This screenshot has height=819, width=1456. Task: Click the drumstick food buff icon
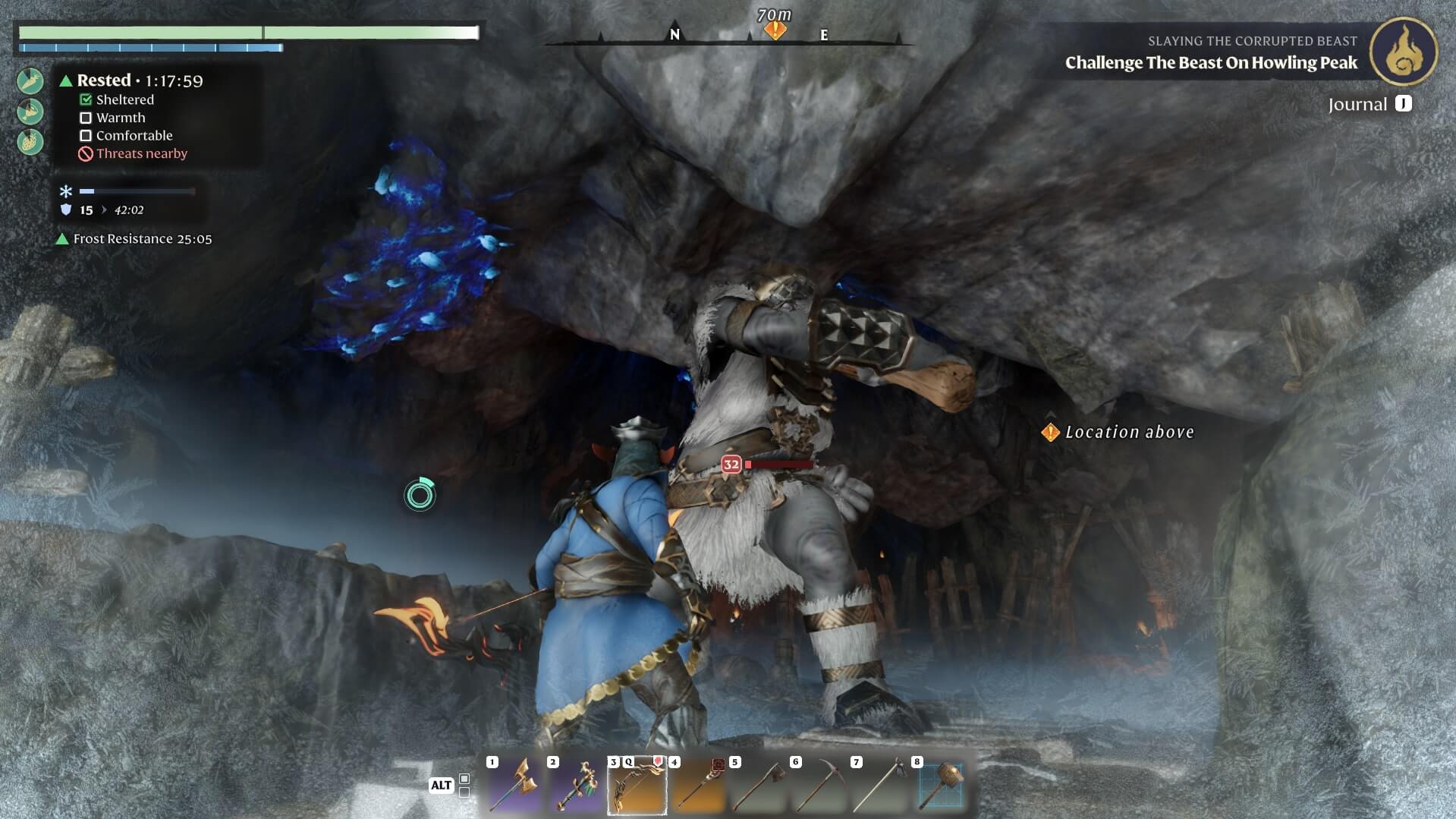[x=30, y=112]
